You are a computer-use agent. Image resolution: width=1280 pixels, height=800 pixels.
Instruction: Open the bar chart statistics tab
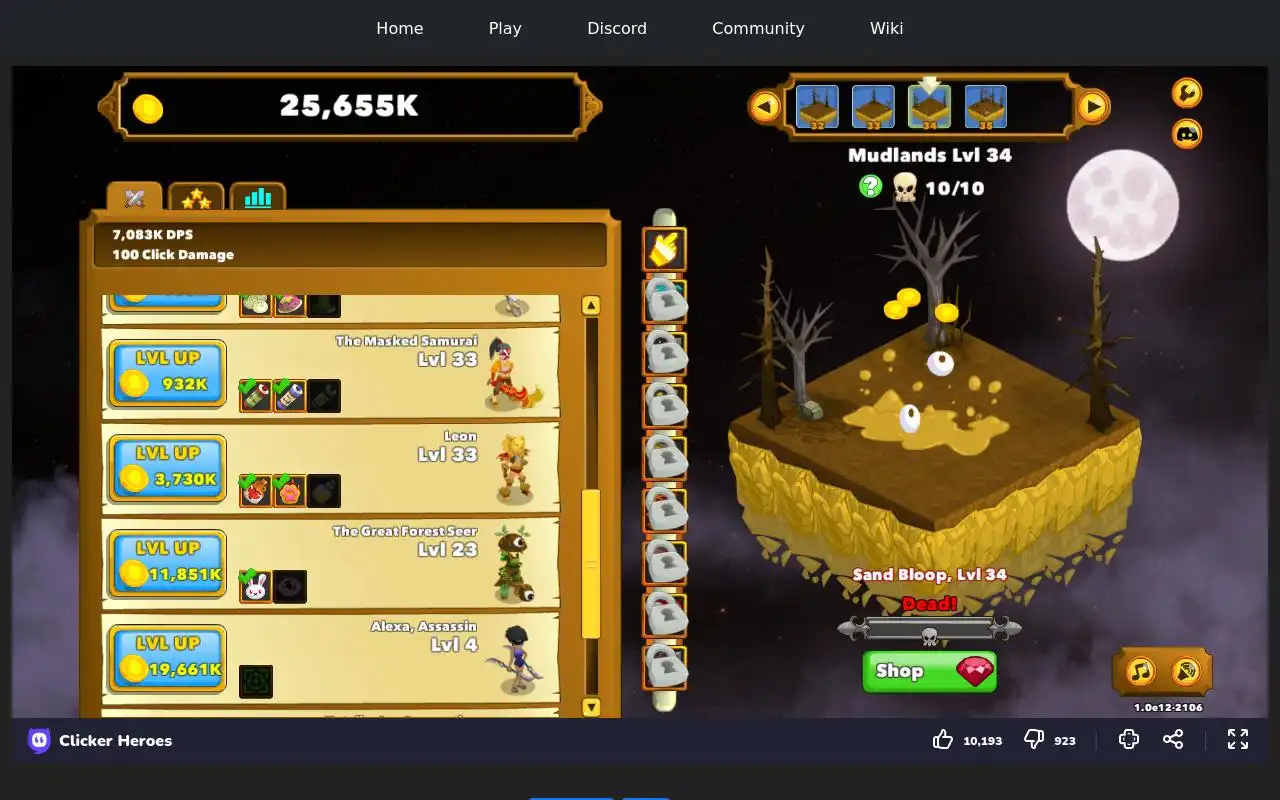258,198
